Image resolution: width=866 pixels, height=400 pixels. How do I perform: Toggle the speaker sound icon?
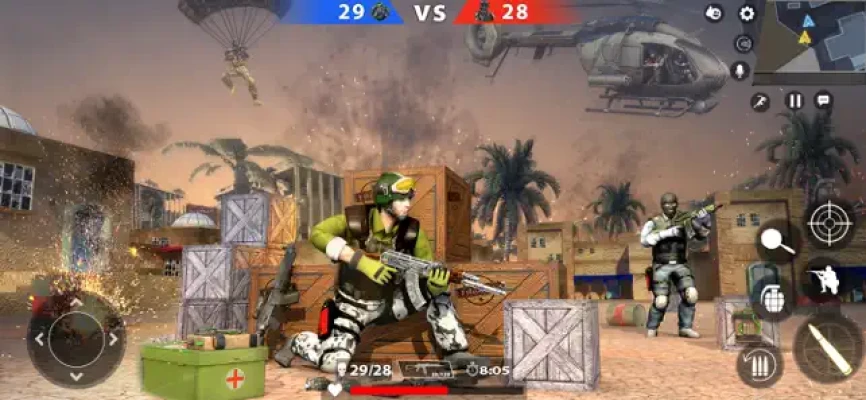743,43
